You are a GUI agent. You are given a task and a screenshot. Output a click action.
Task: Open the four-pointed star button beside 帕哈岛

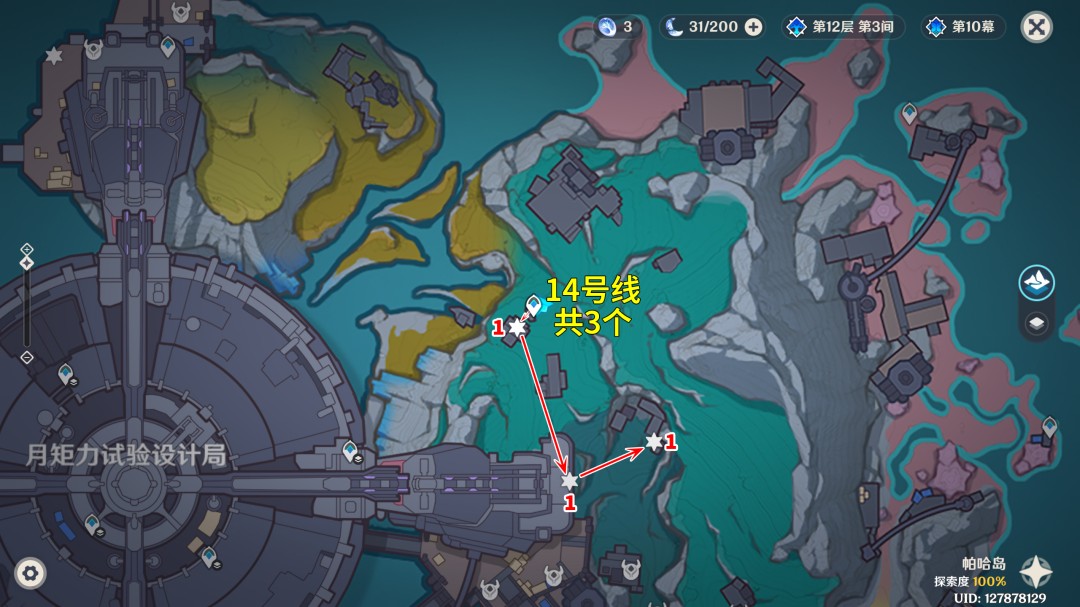(1035, 571)
